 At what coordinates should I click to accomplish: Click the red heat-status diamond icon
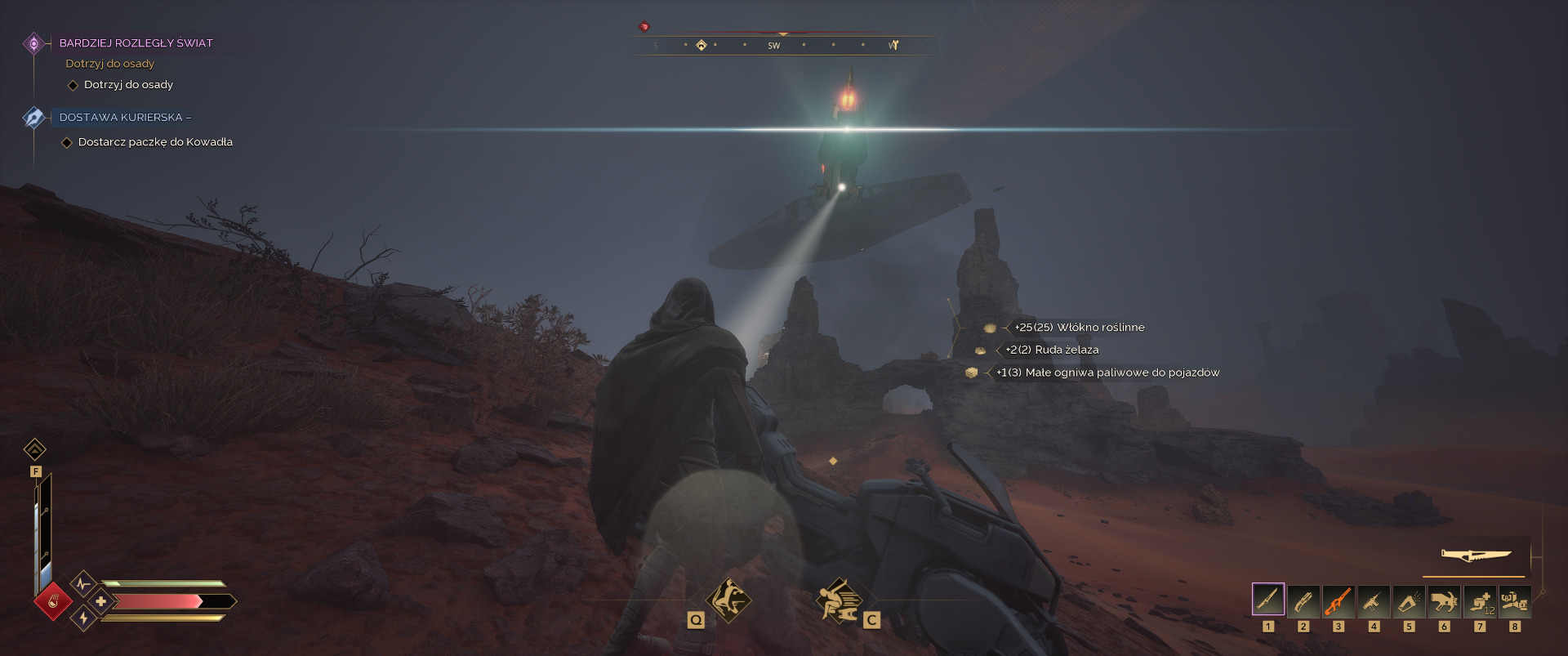[53, 603]
